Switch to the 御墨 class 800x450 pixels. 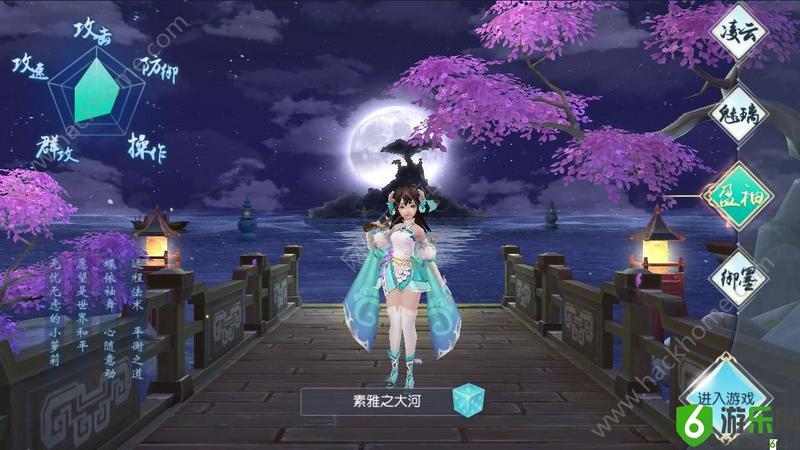[741, 273]
